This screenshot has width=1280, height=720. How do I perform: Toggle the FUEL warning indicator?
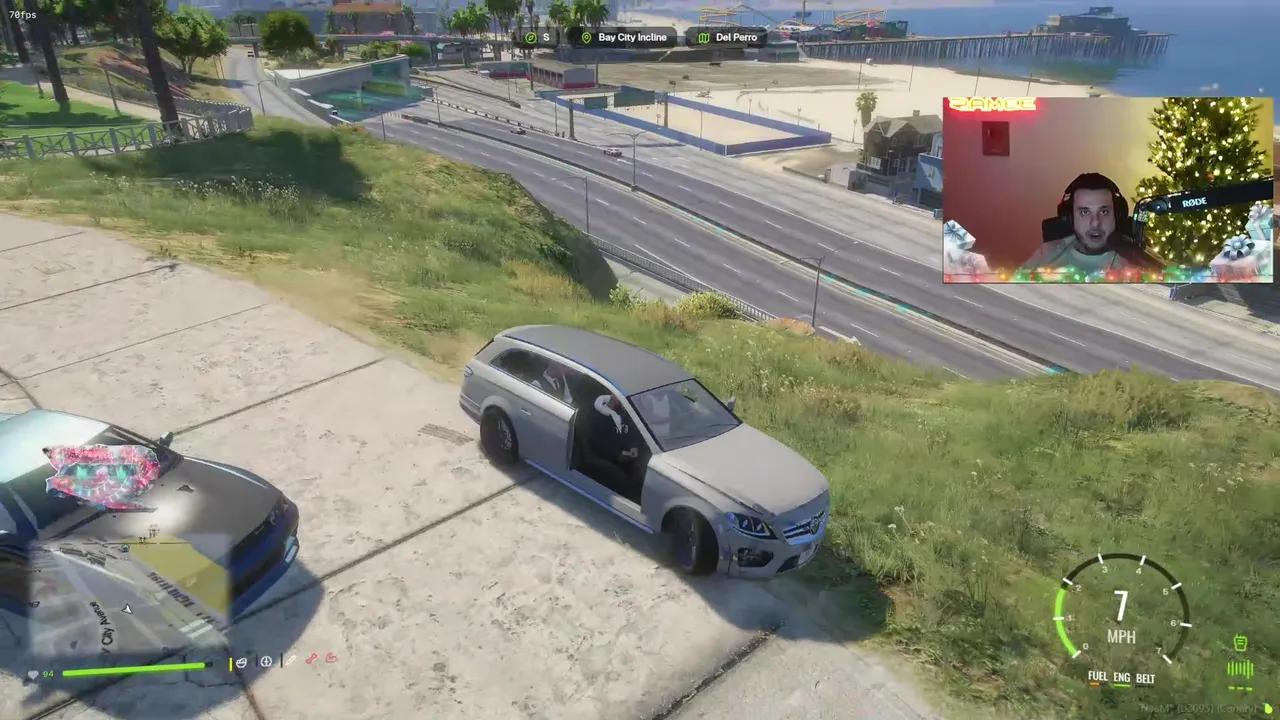click(1098, 677)
